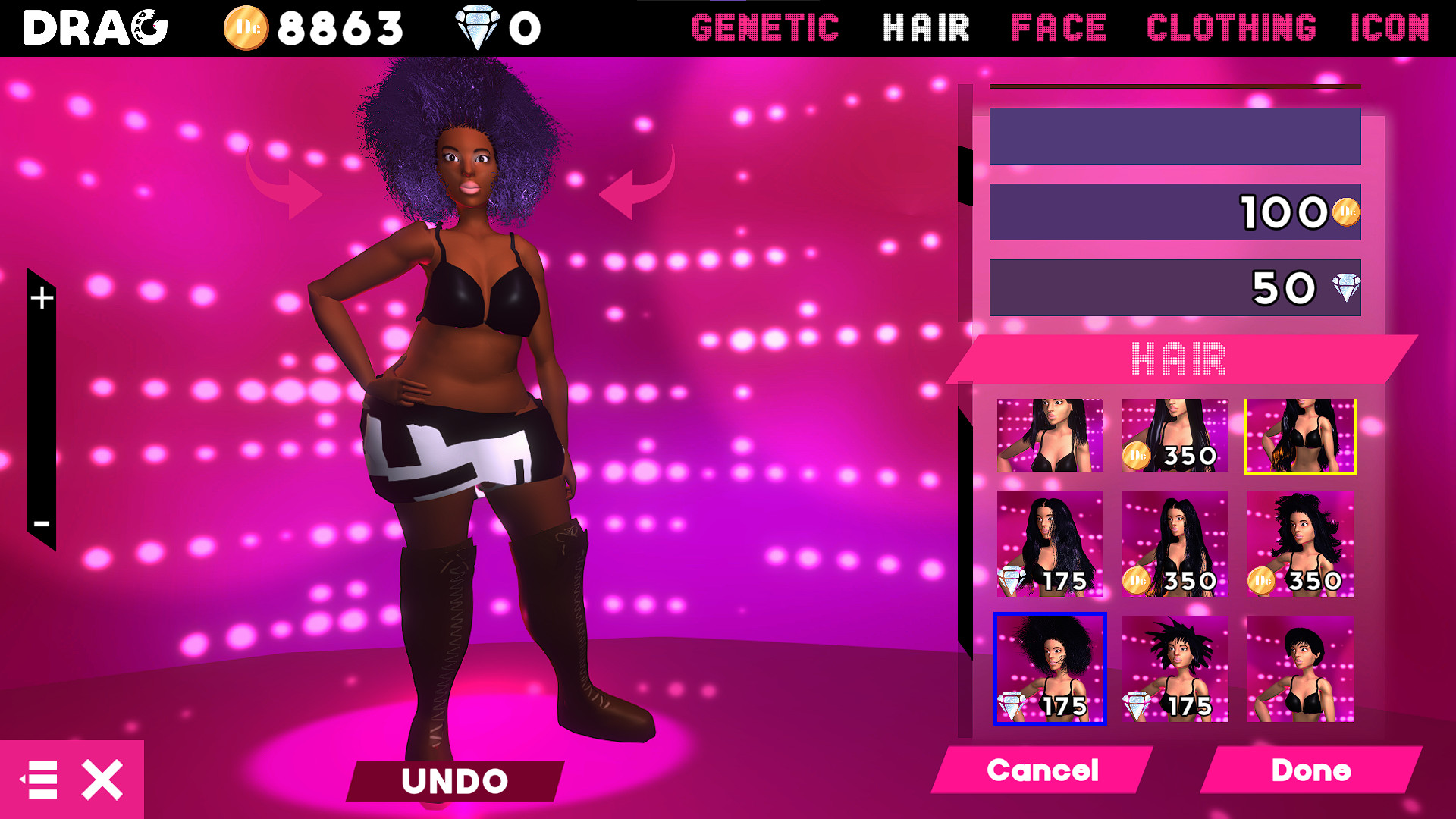Select the blue-highlighted afro hairstyle thumbnail
1456x819 pixels.
click(x=1050, y=670)
